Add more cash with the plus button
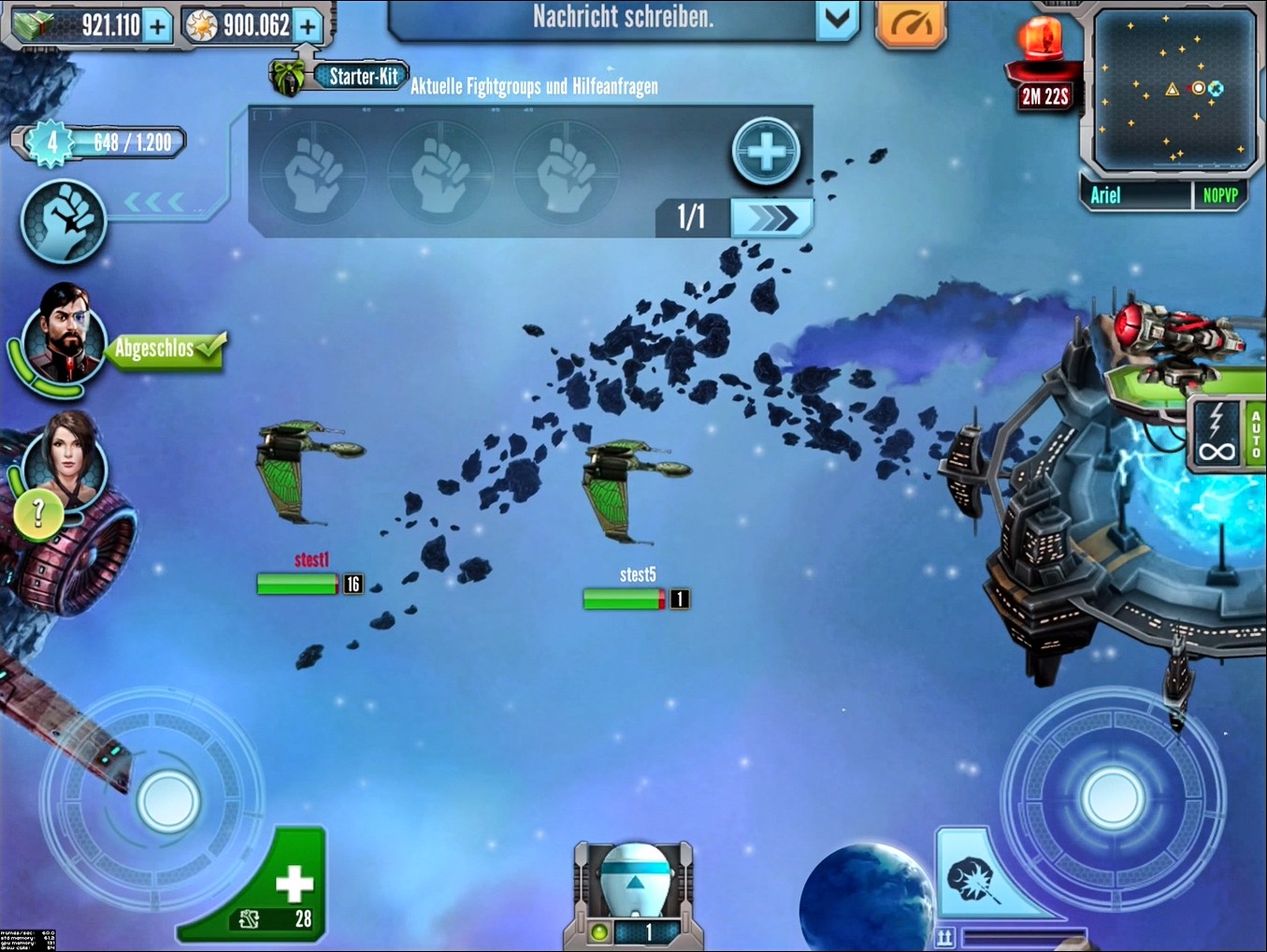 [x=157, y=26]
